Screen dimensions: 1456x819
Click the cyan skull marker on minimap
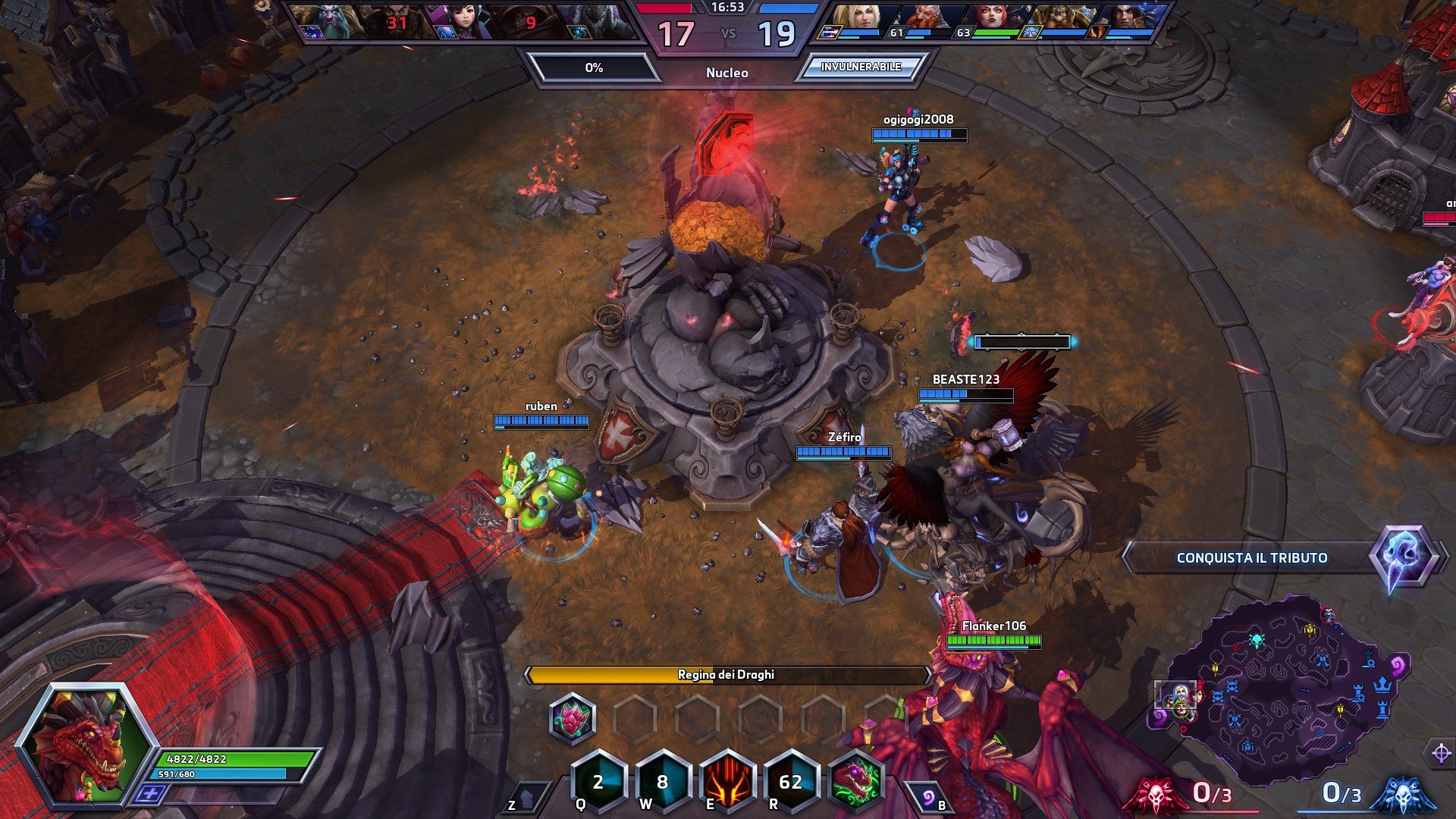pos(1256,641)
